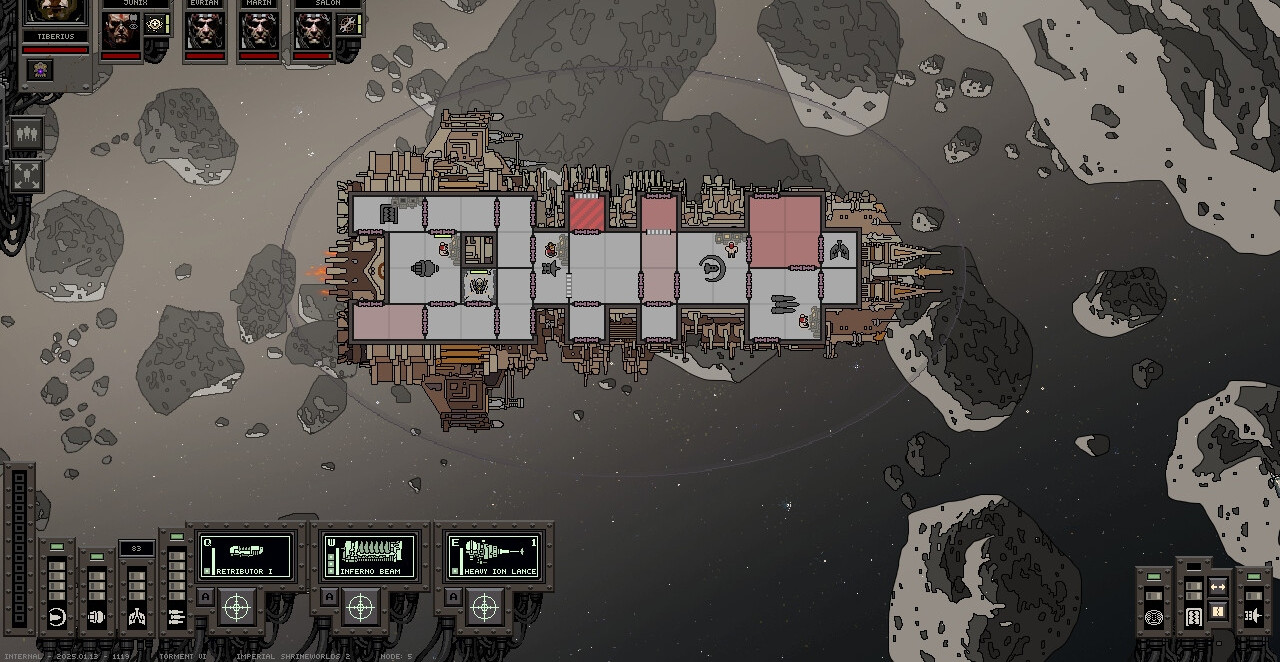This screenshot has width=1280, height=662.
Task: Select the Retributor I weapon panel
Action: [x=246, y=555]
